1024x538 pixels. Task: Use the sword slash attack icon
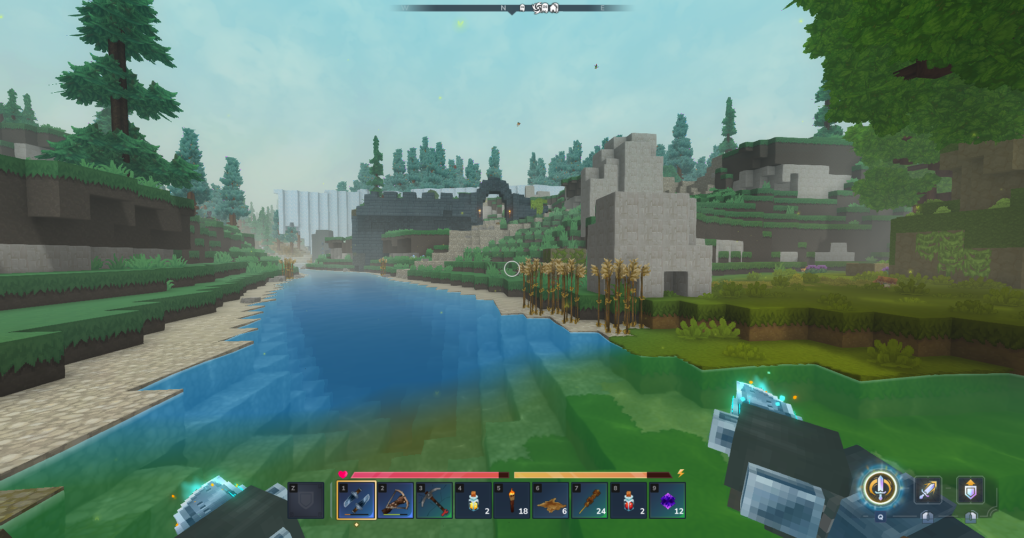[x=928, y=489]
